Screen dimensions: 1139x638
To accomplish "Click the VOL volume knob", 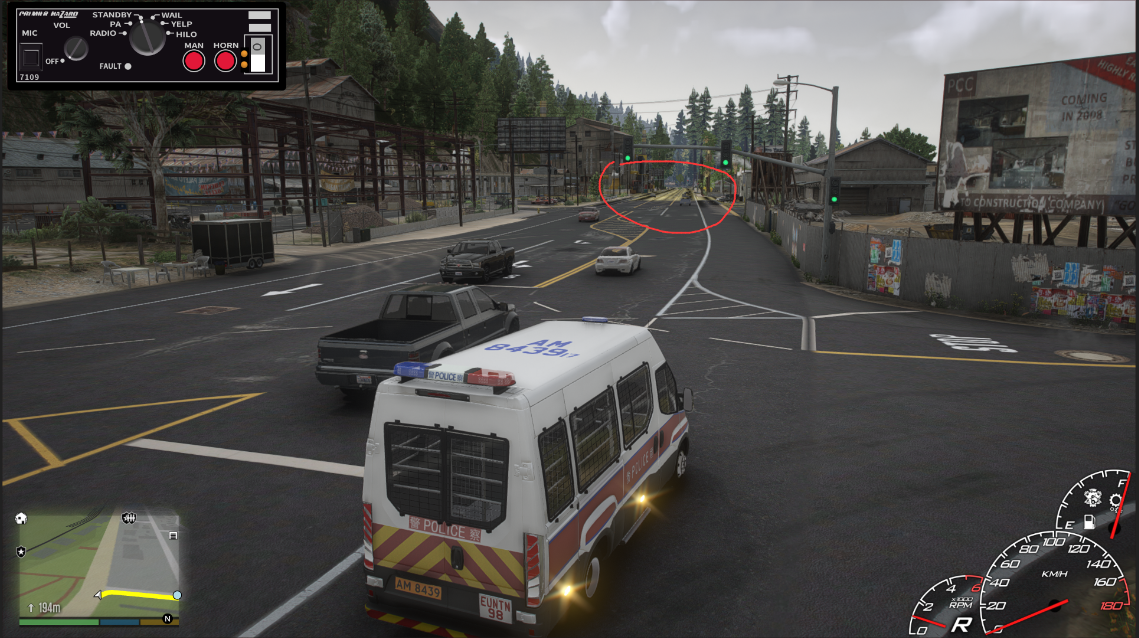I will (x=76, y=48).
